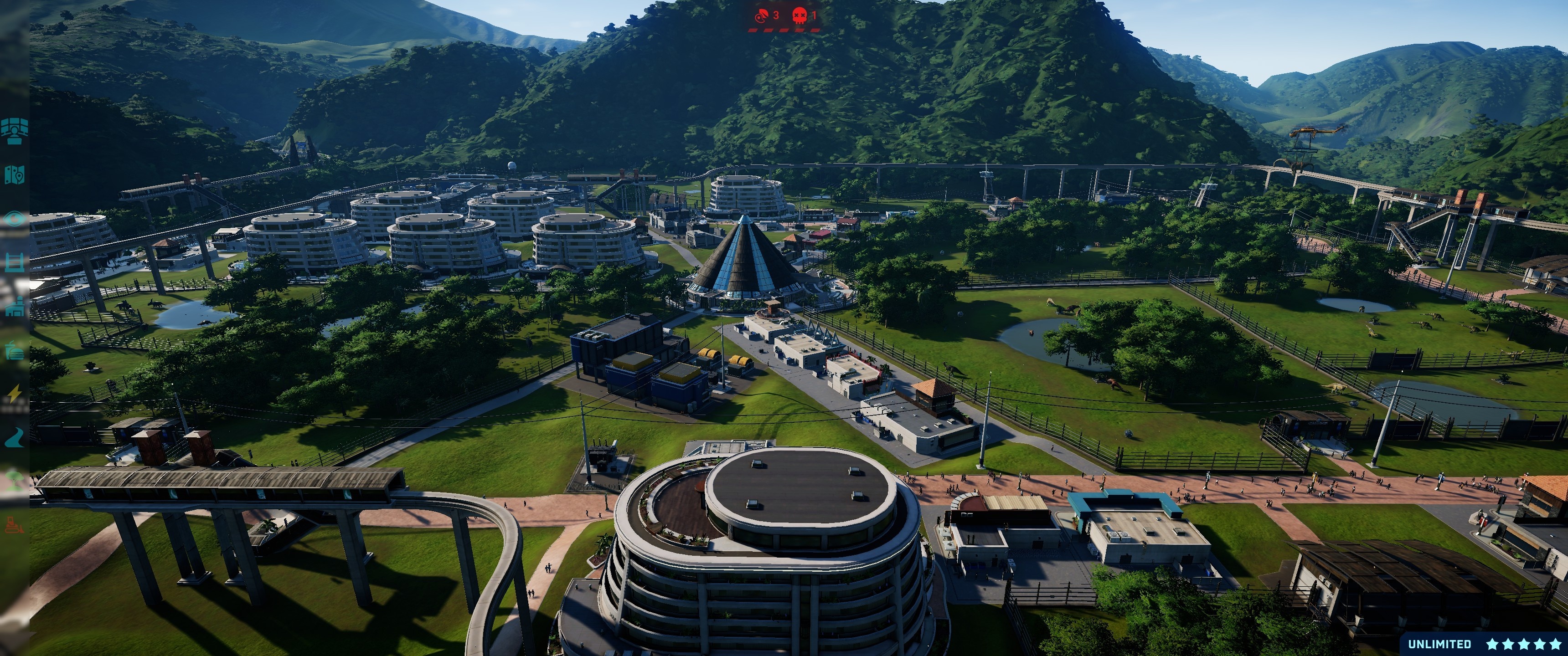Open the burger and drink guest facilities menu
This screenshot has height=656, width=1568.
click(14, 350)
